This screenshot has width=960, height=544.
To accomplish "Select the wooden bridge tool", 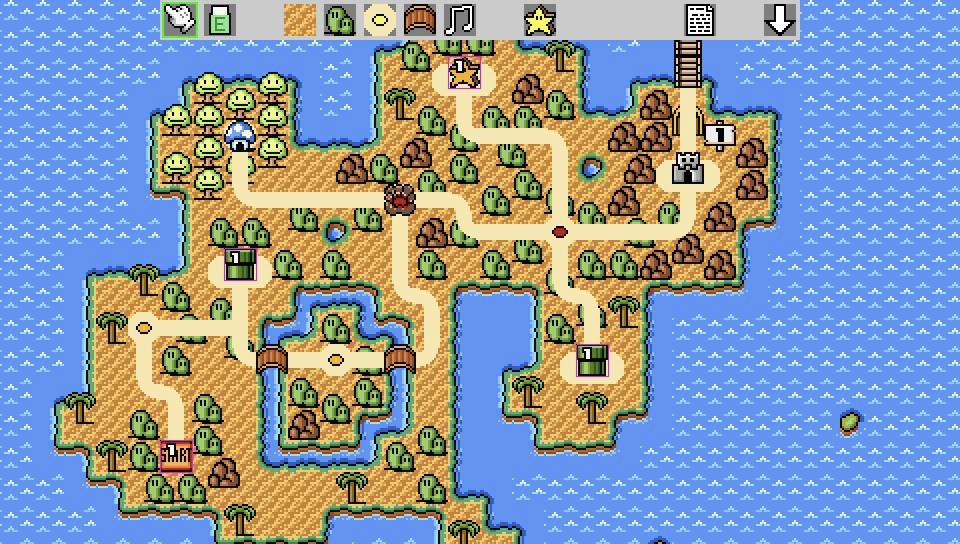I will click(419, 20).
